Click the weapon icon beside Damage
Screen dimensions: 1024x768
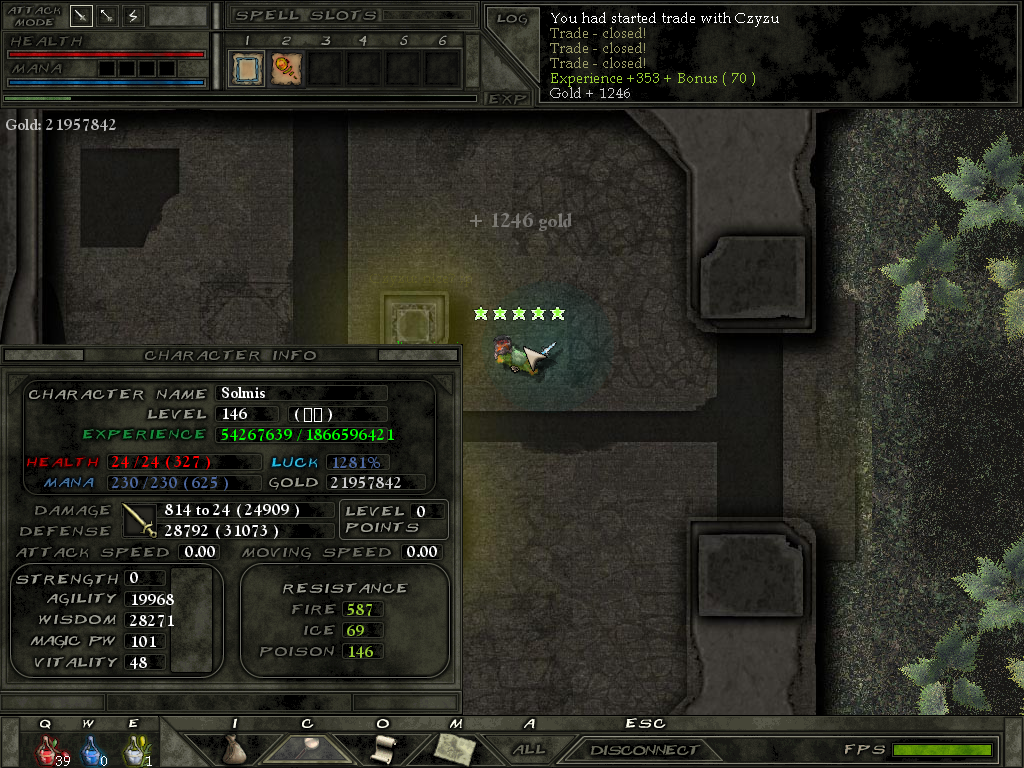[139, 520]
